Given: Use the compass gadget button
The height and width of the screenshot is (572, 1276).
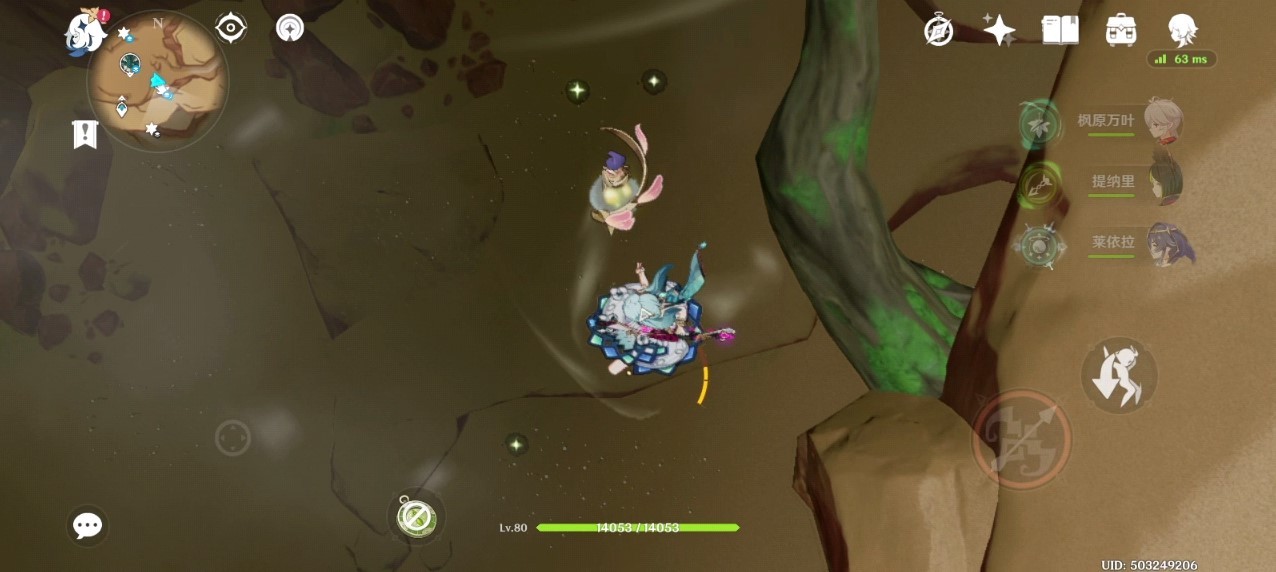Looking at the screenshot, I should [415, 516].
